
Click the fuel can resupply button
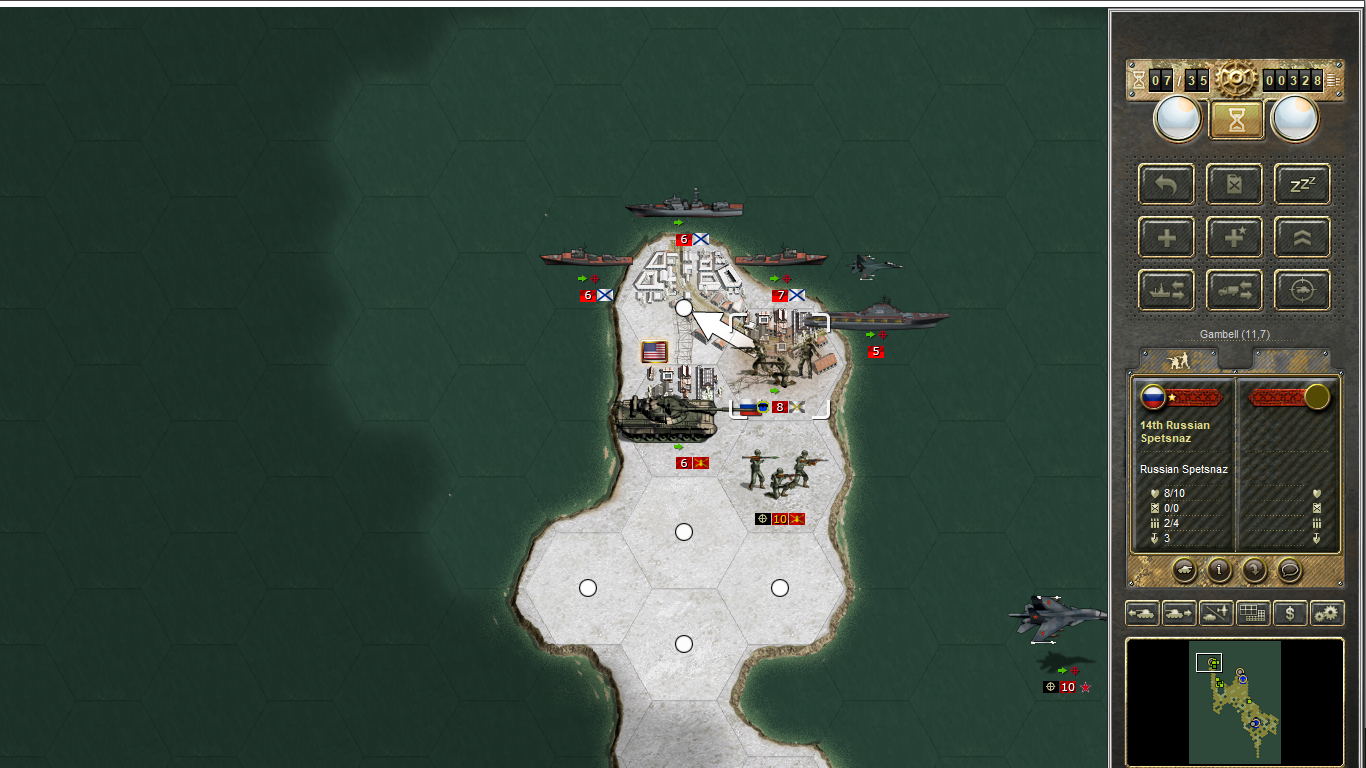[x=1234, y=184]
